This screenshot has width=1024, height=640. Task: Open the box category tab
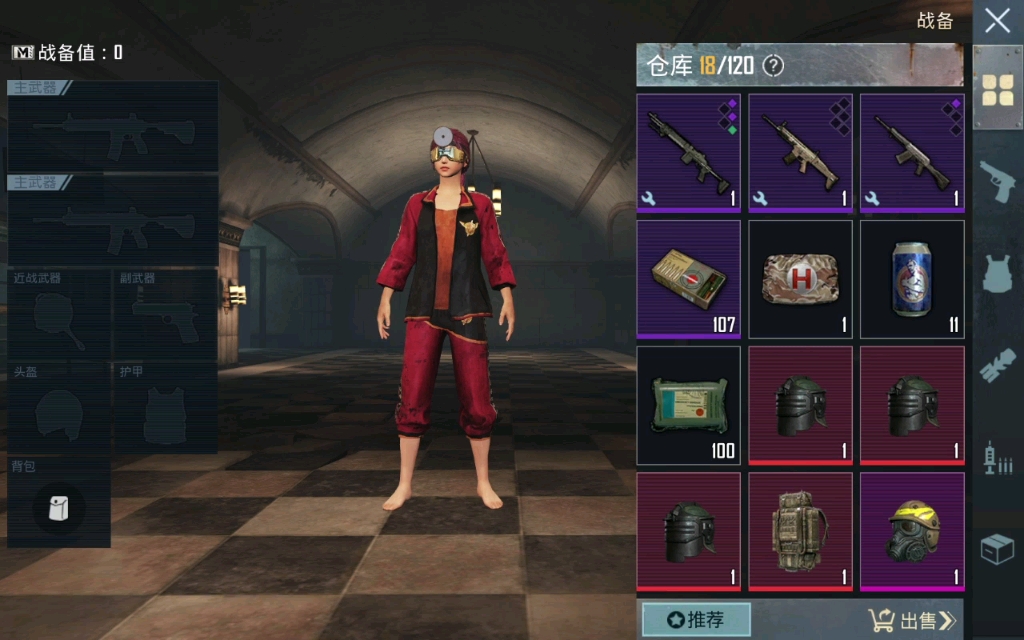tap(997, 549)
